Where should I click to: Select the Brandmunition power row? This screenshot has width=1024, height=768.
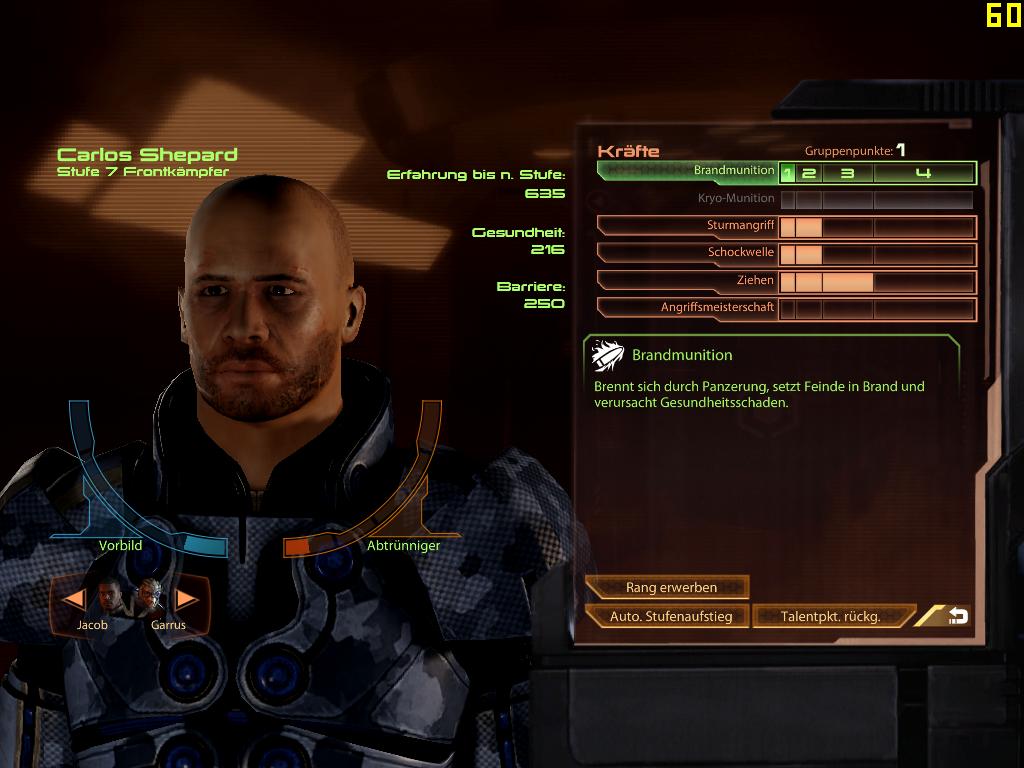[x=690, y=171]
